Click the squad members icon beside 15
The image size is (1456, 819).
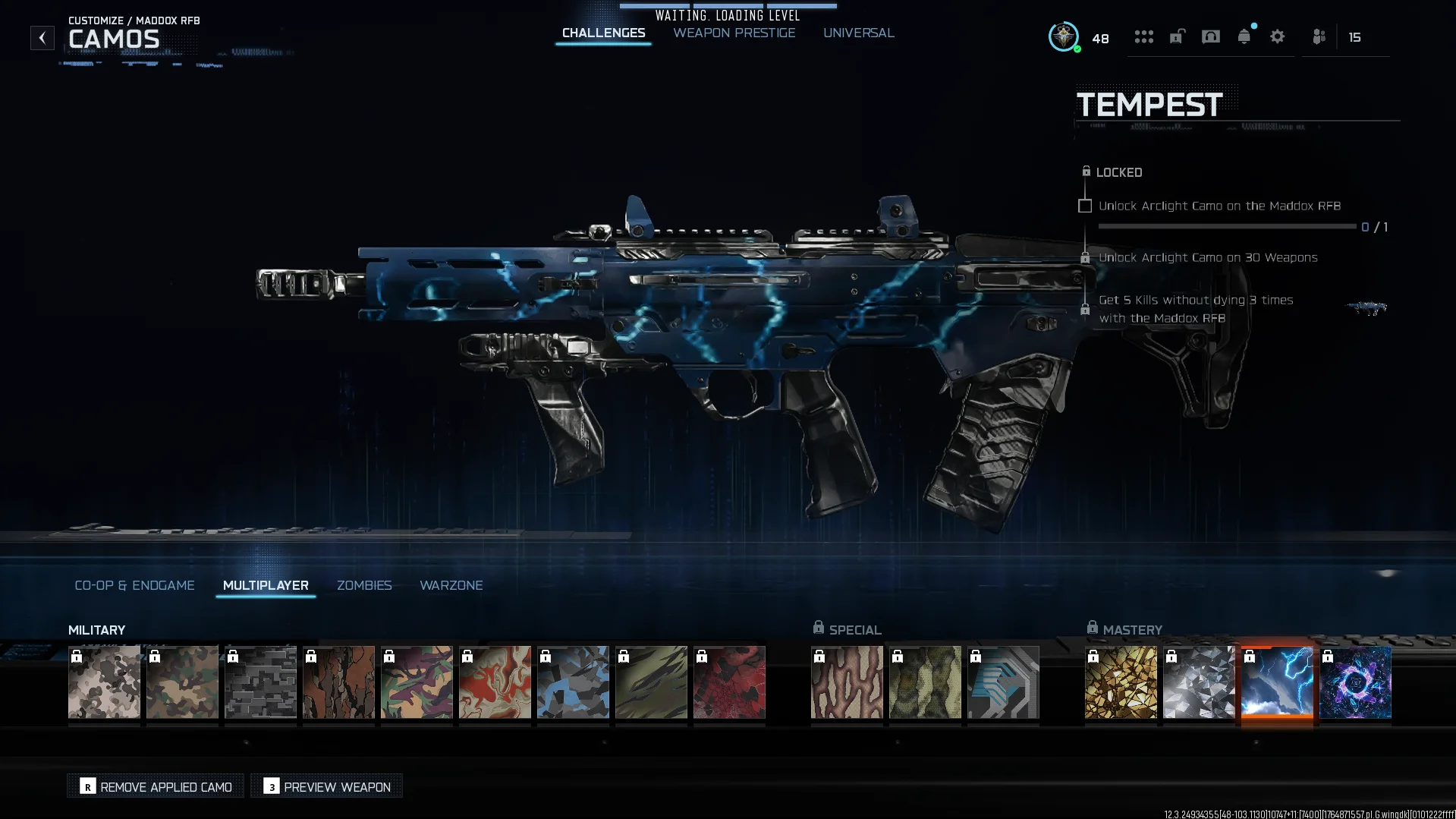click(x=1319, y=36)
